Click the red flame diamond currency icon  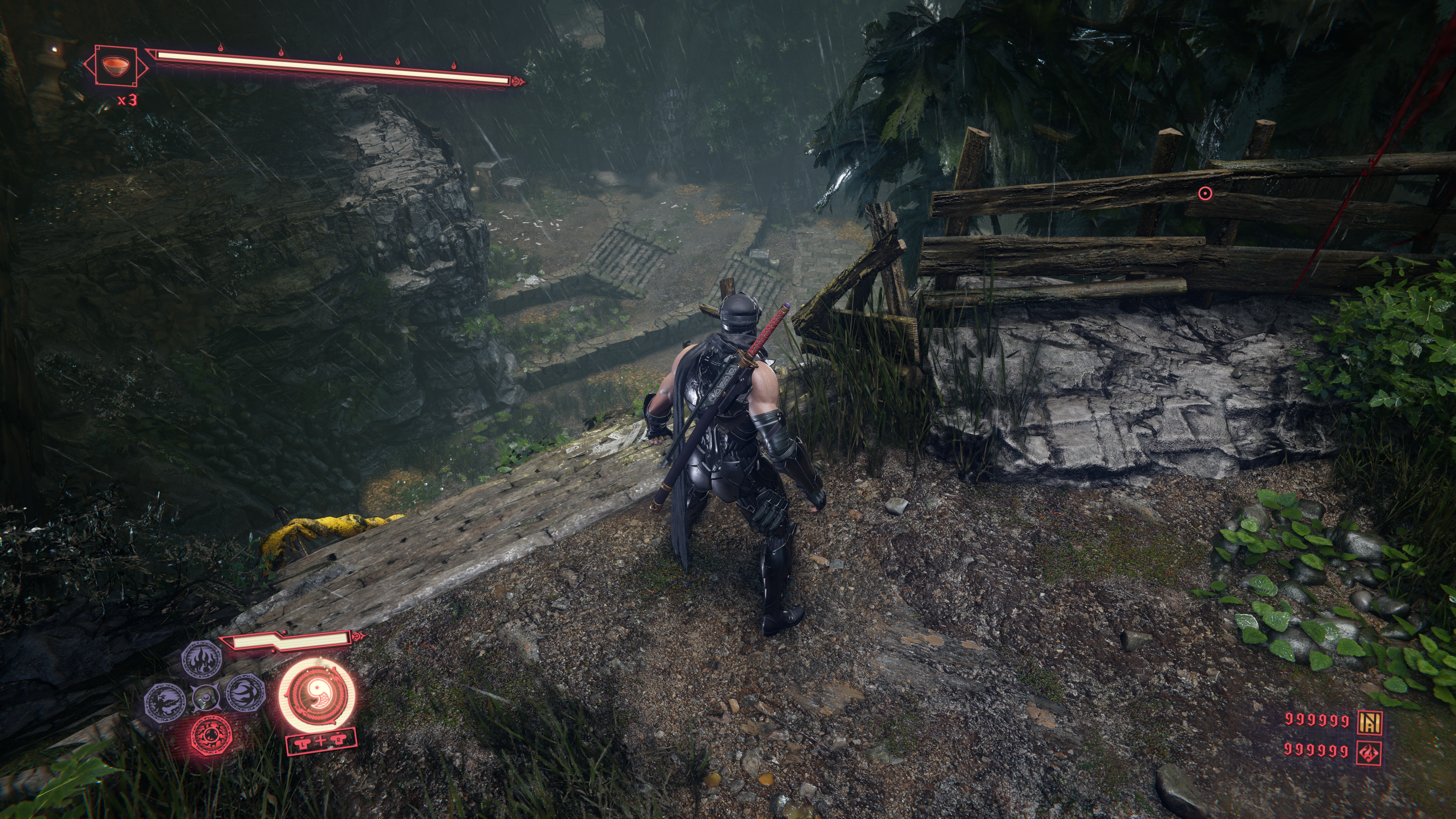coord(1369,752)
